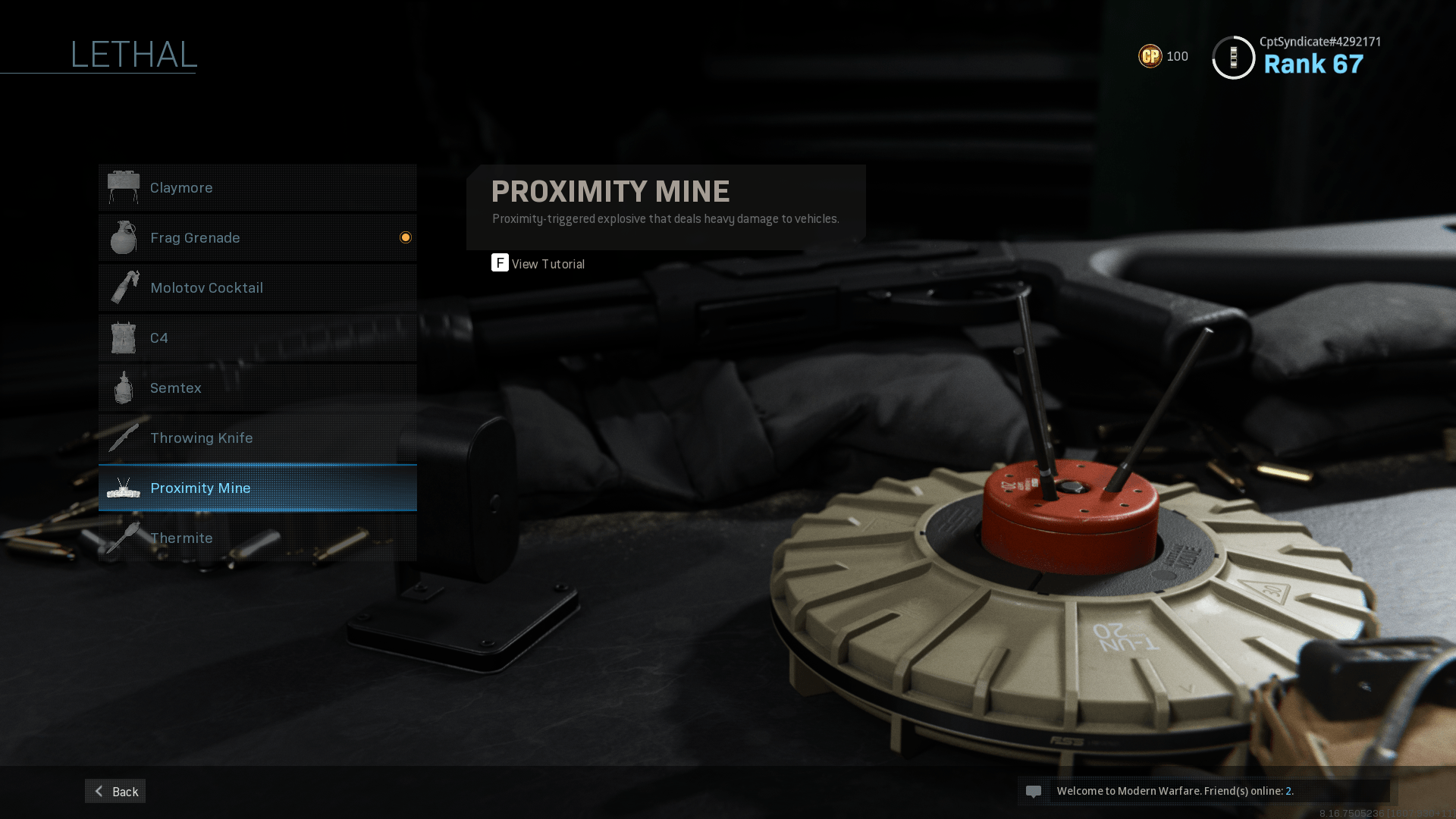Click the Thermite icon

124,538
